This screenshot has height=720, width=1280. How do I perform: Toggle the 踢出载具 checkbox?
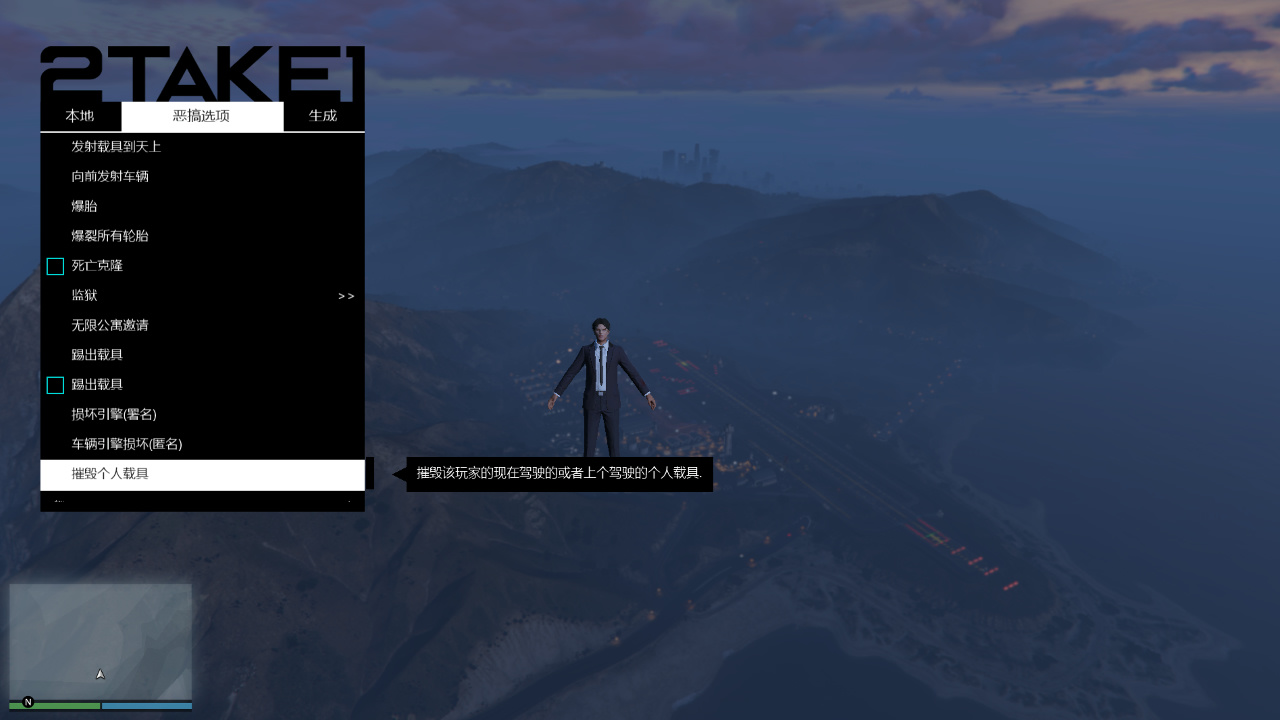point(56,384)
